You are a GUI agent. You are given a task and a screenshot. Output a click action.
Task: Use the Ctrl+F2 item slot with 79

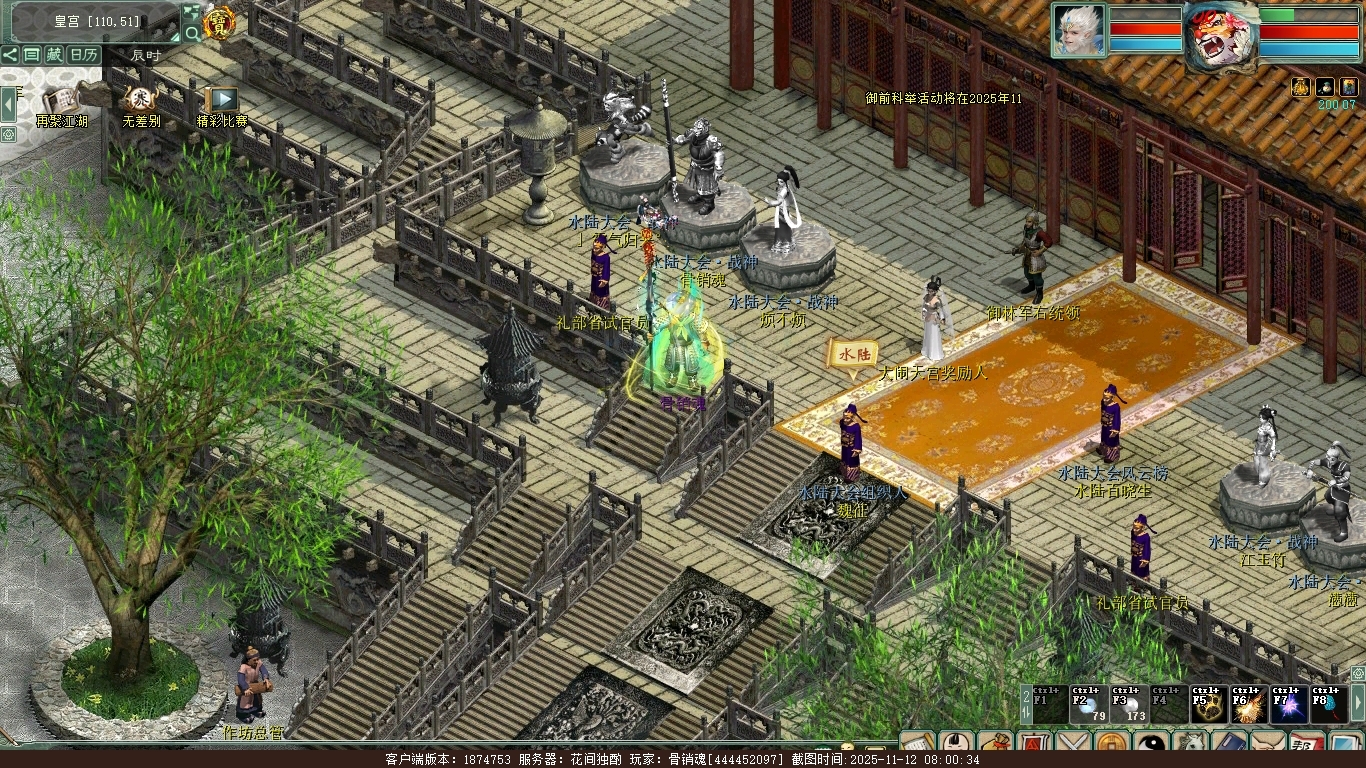pos(1089,705)
